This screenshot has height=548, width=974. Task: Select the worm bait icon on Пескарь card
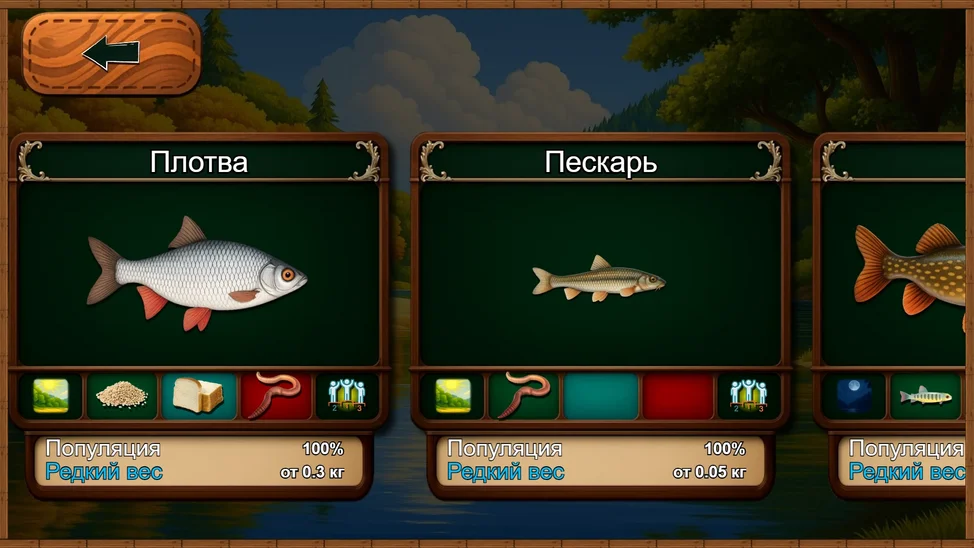(524, 397)
